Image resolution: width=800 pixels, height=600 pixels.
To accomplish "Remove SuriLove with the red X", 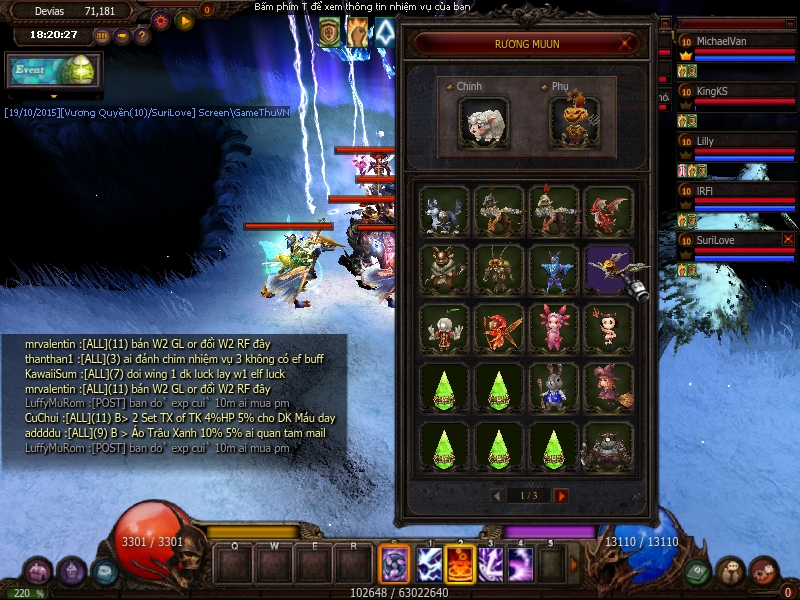I will 788,240.
